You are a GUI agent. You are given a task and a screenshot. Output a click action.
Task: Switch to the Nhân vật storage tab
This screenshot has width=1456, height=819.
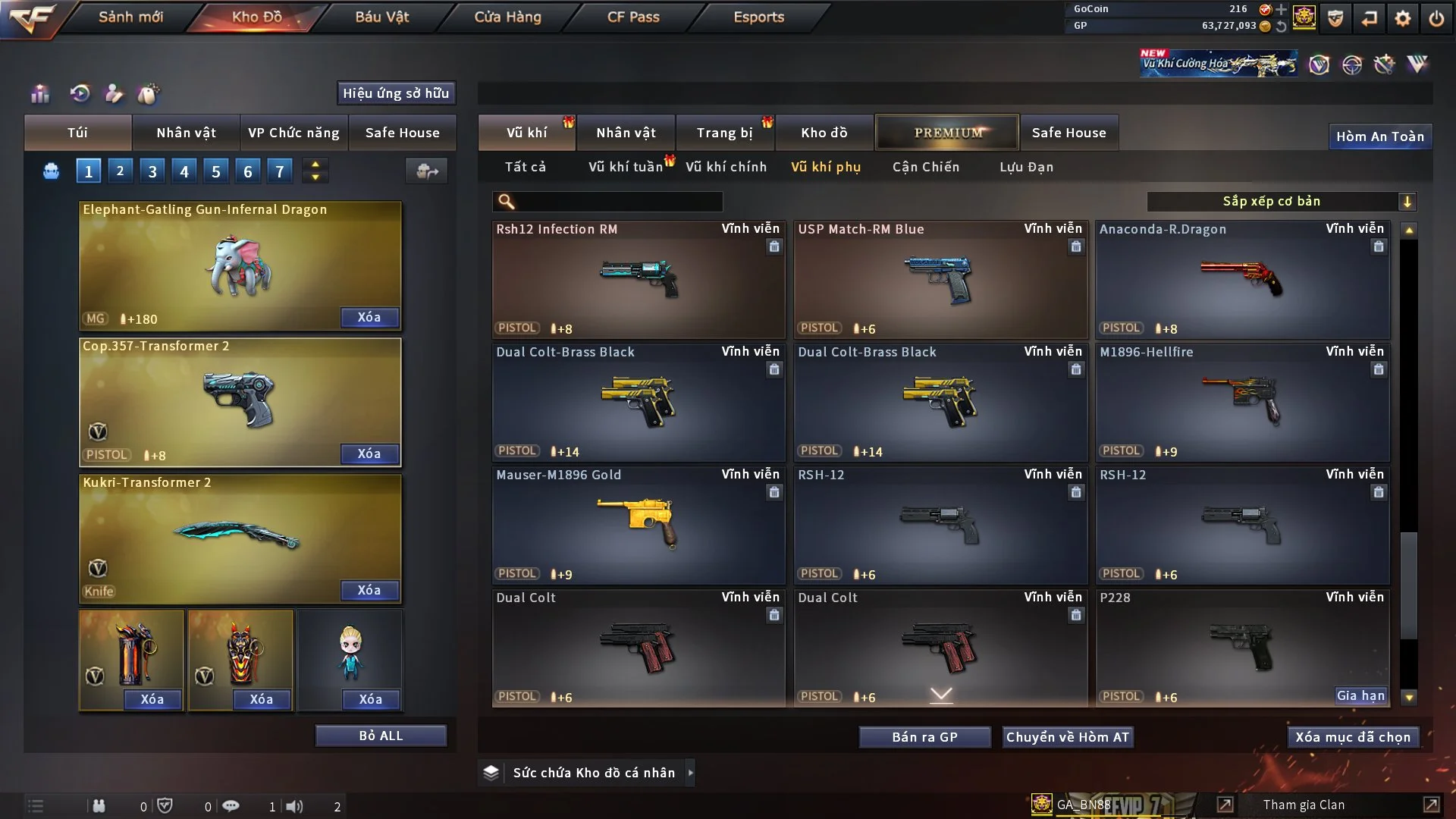(x=626, y=133)
